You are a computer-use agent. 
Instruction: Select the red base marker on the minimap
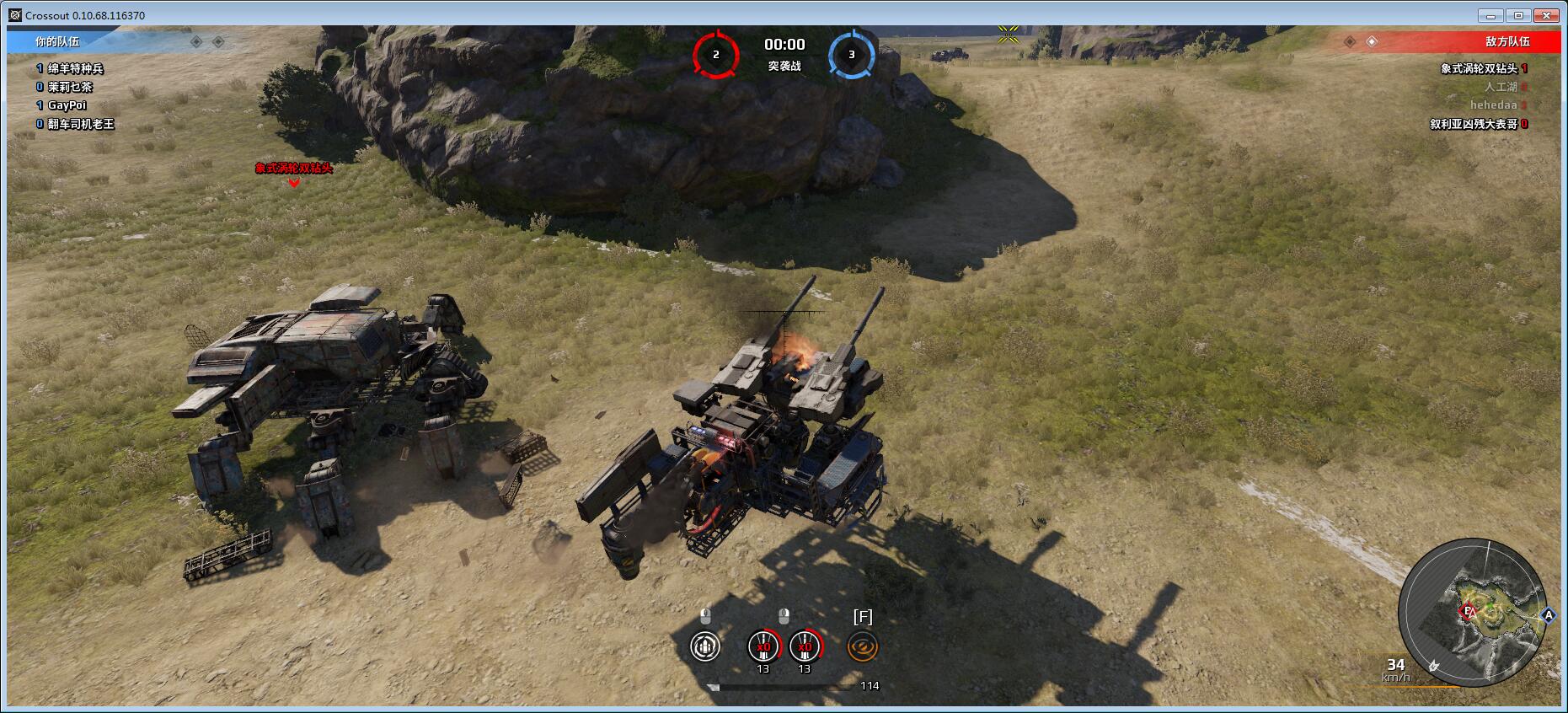(x=1469, y=612)
